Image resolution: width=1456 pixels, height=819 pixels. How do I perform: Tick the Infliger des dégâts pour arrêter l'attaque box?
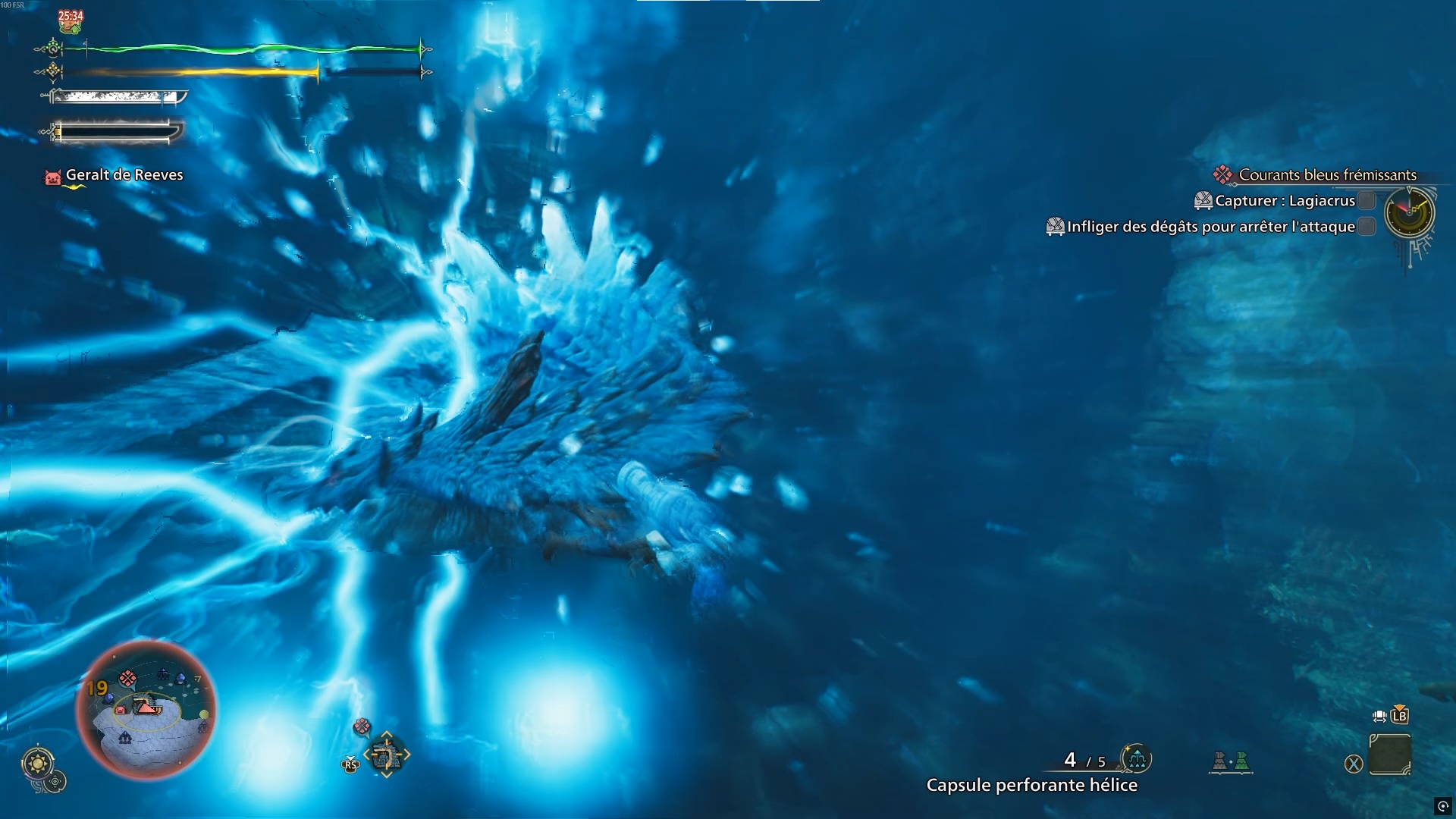click(1366, 224)
